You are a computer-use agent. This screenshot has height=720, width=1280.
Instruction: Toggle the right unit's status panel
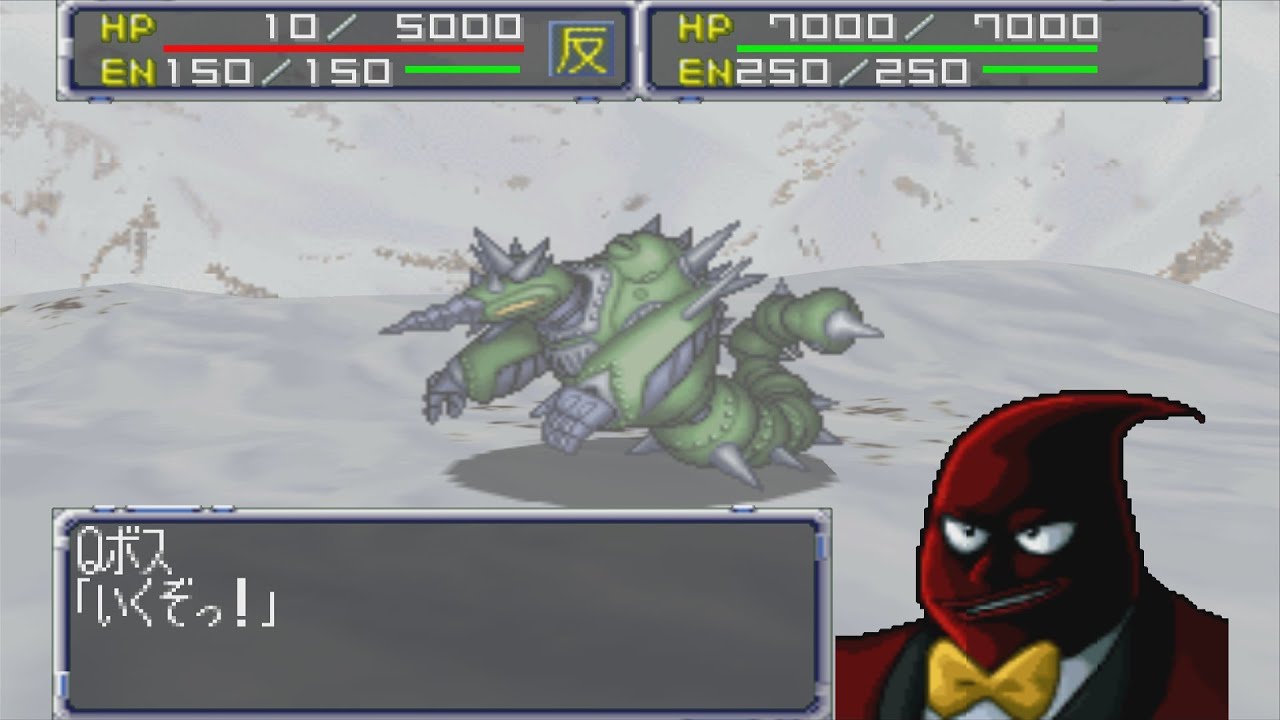click(930, 50)
